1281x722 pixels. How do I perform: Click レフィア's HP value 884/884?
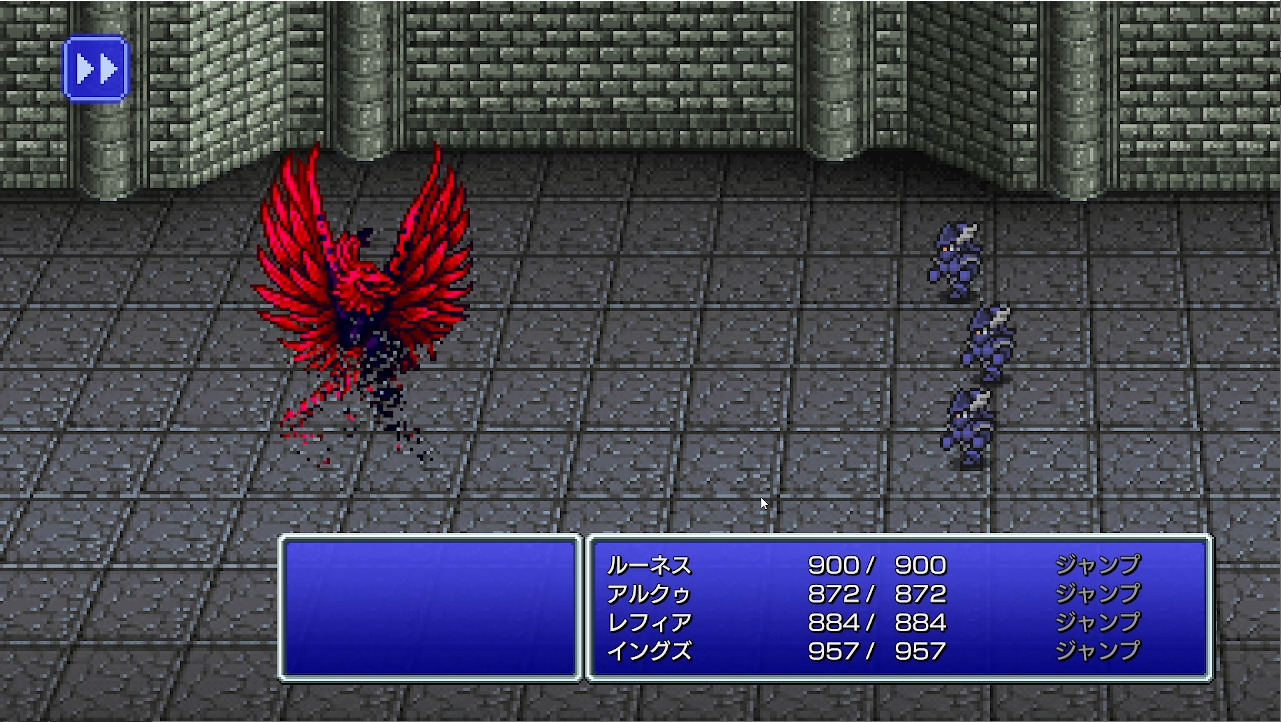click(877, 620)
